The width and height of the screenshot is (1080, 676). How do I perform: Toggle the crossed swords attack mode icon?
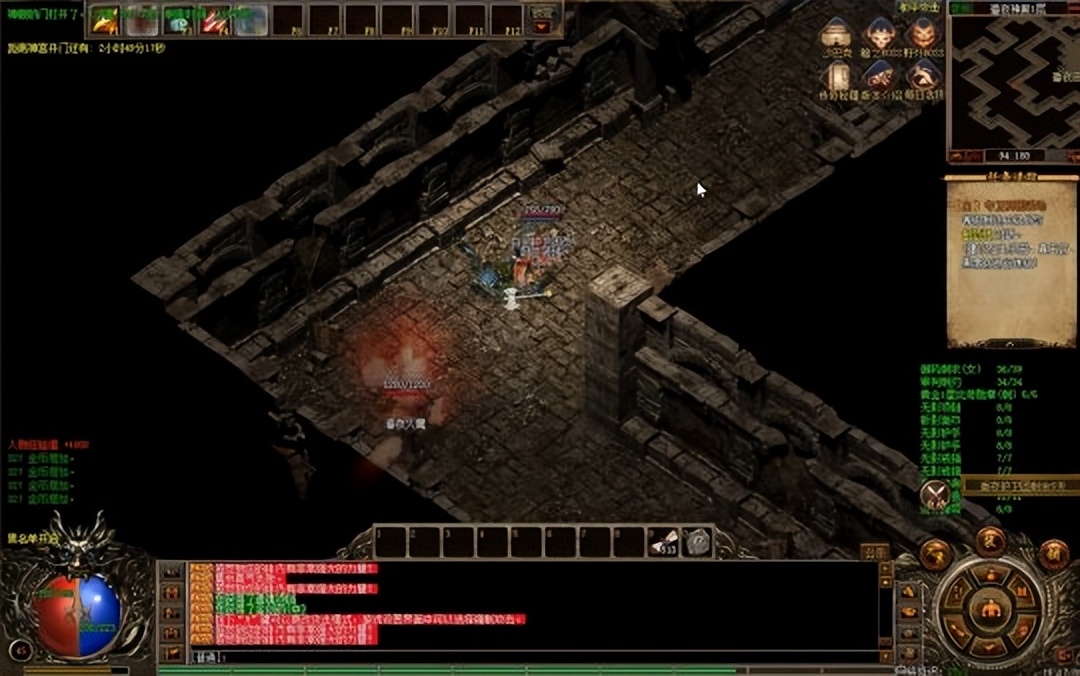click(x=936, y=493)
